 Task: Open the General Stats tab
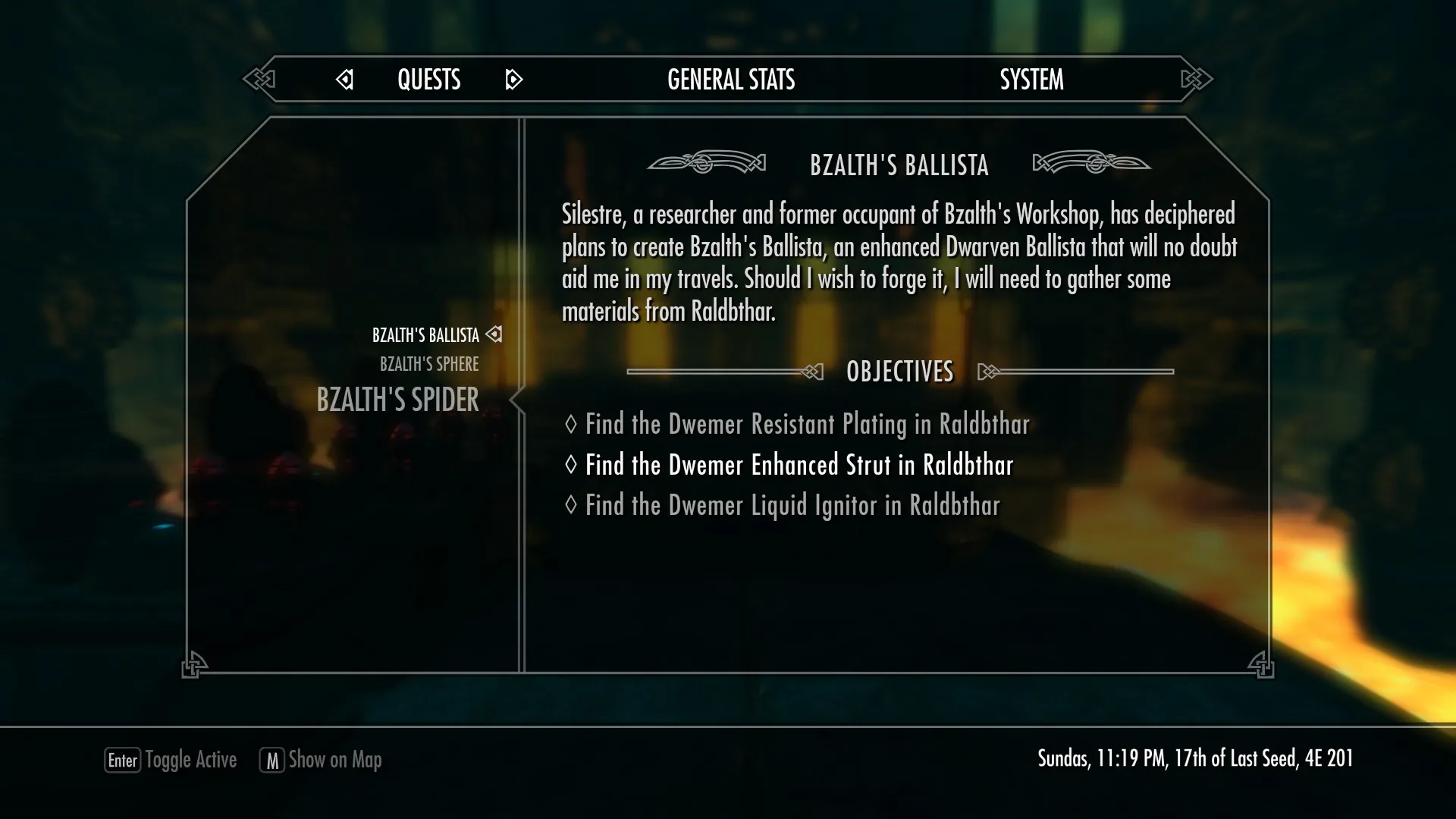pyautogui.click(x=731, y=80)
